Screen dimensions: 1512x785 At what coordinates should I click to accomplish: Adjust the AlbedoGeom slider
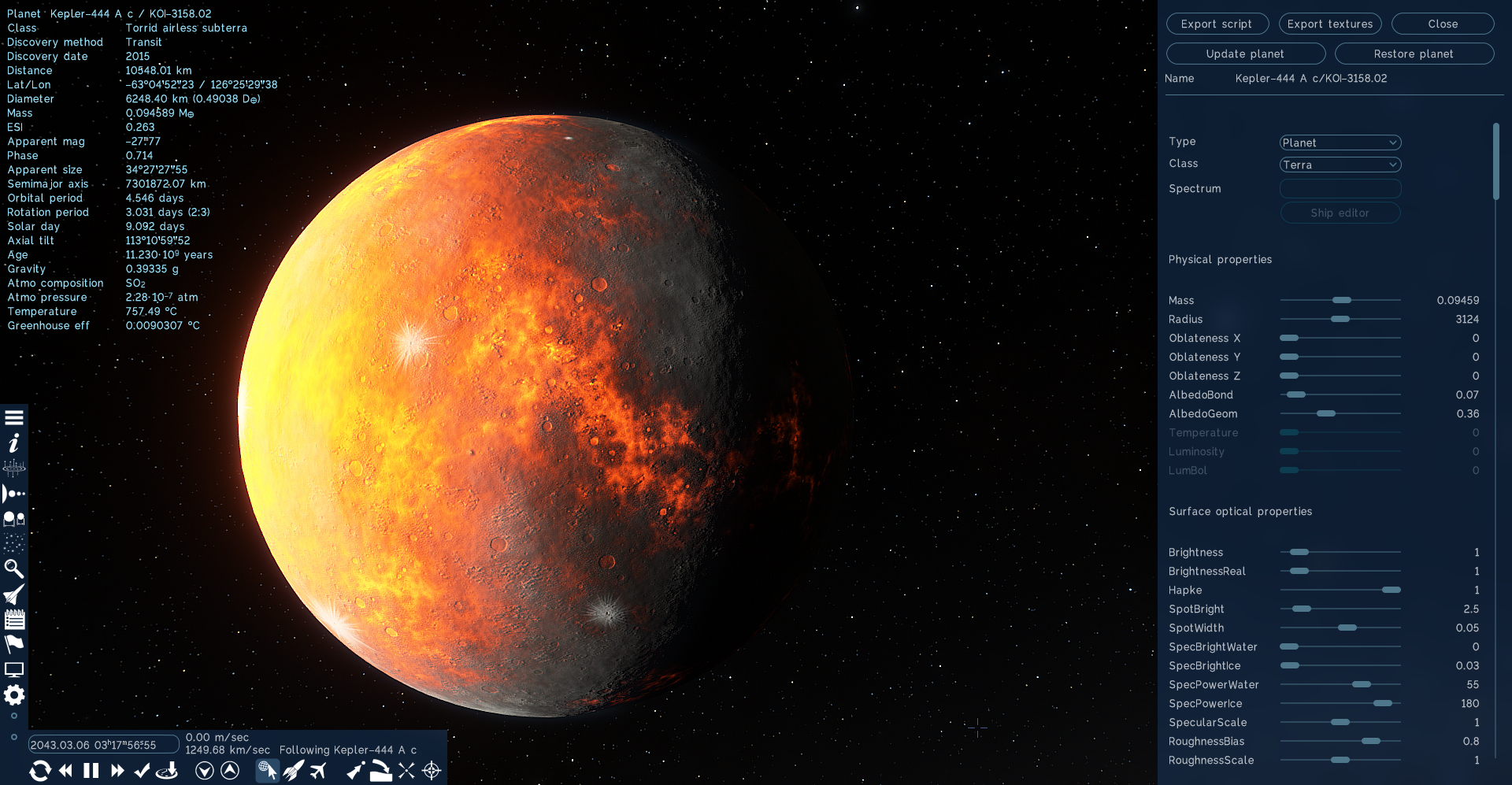1328,413
